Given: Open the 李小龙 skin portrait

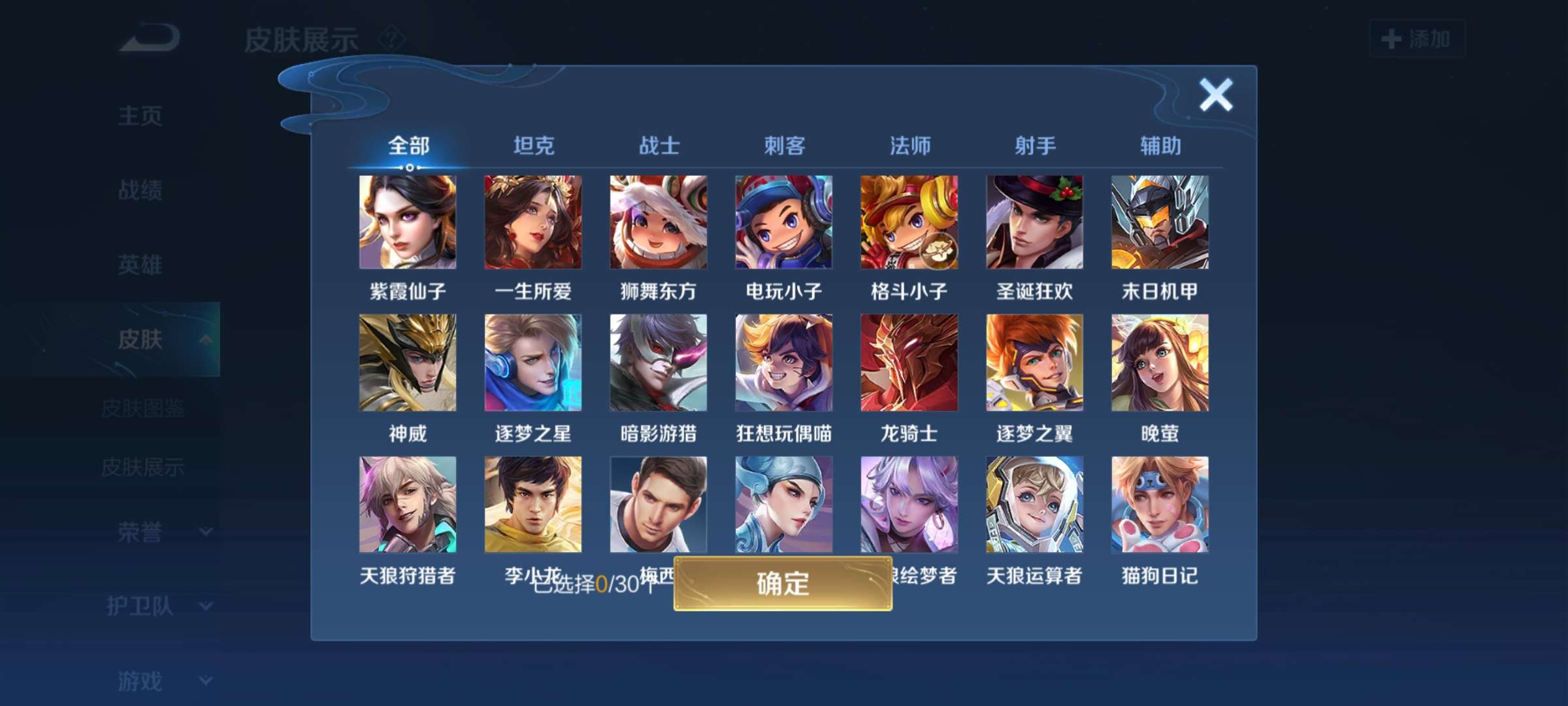Looking at the screenshot, I should click(x=532, y=505).
